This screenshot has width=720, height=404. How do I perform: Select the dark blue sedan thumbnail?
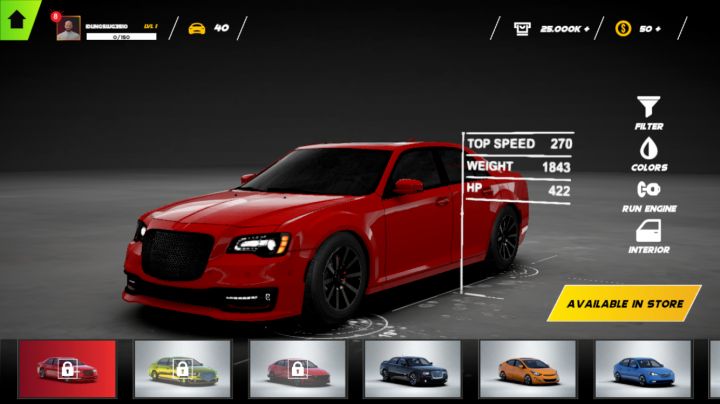pos(412,369)
